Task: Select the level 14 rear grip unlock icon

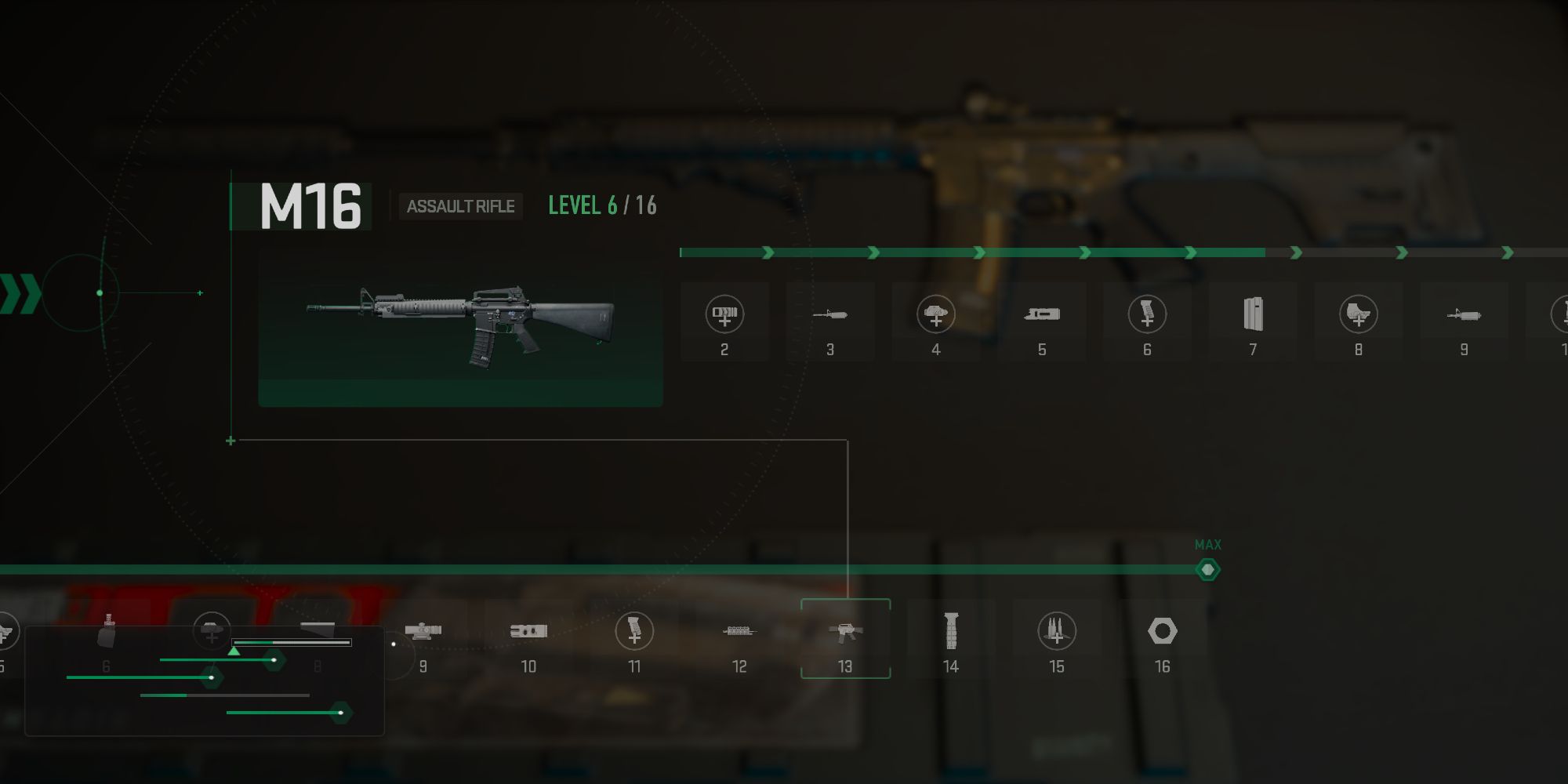Action: click(951, 631)
